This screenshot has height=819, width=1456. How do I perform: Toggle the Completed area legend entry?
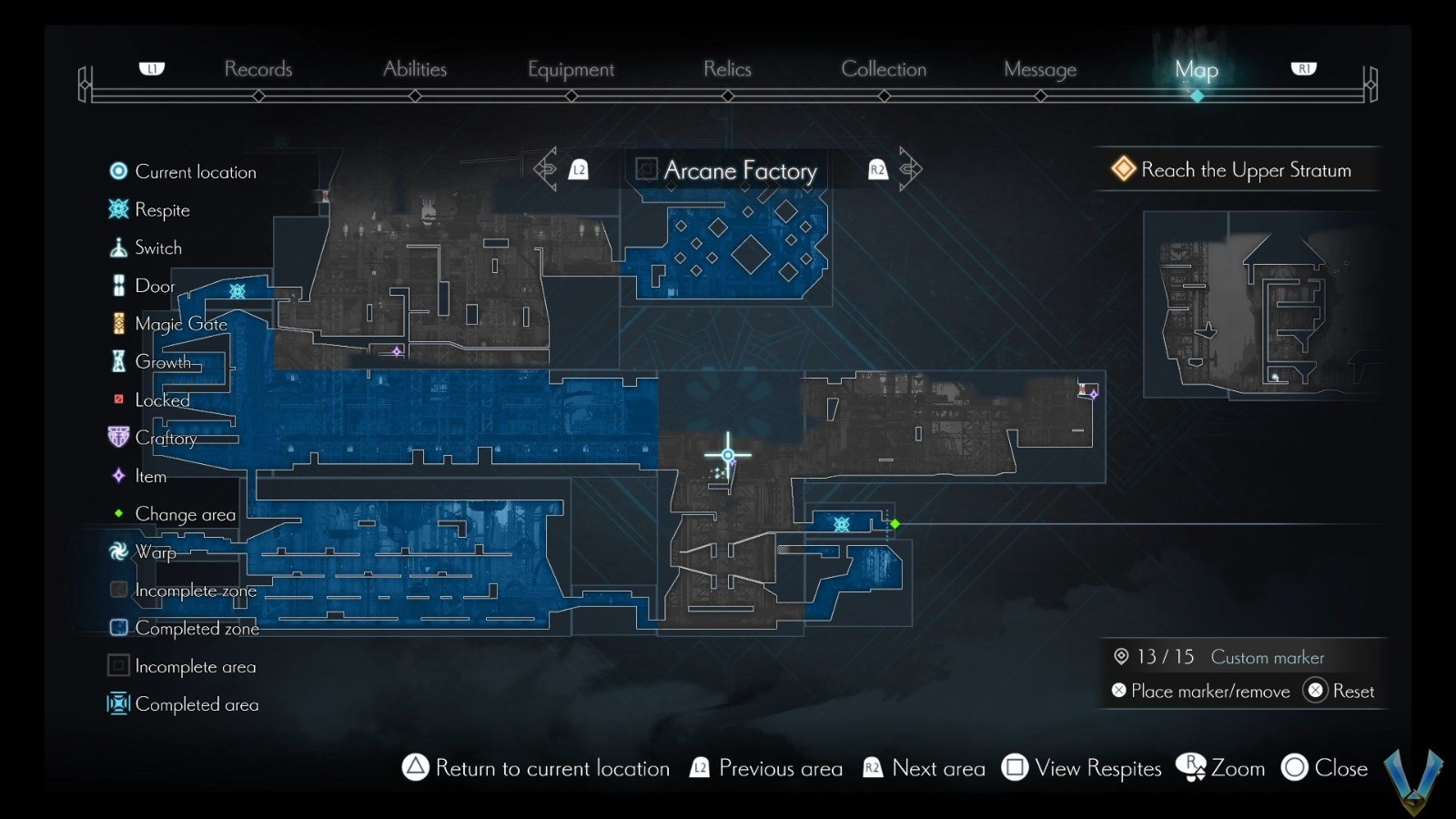point(117,703)
